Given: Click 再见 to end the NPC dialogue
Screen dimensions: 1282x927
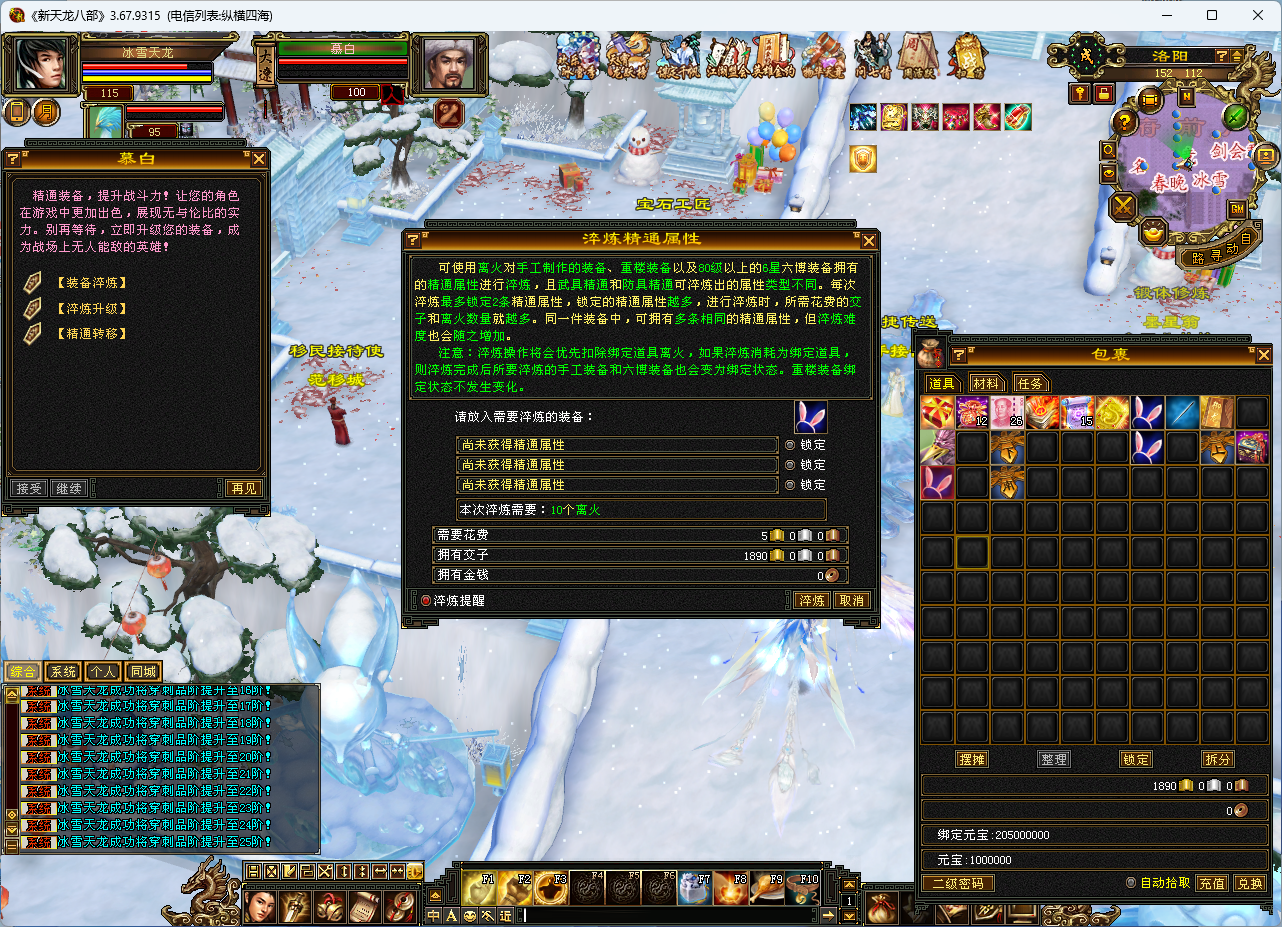Looking at the screenshot, I should tap(244, 489).
